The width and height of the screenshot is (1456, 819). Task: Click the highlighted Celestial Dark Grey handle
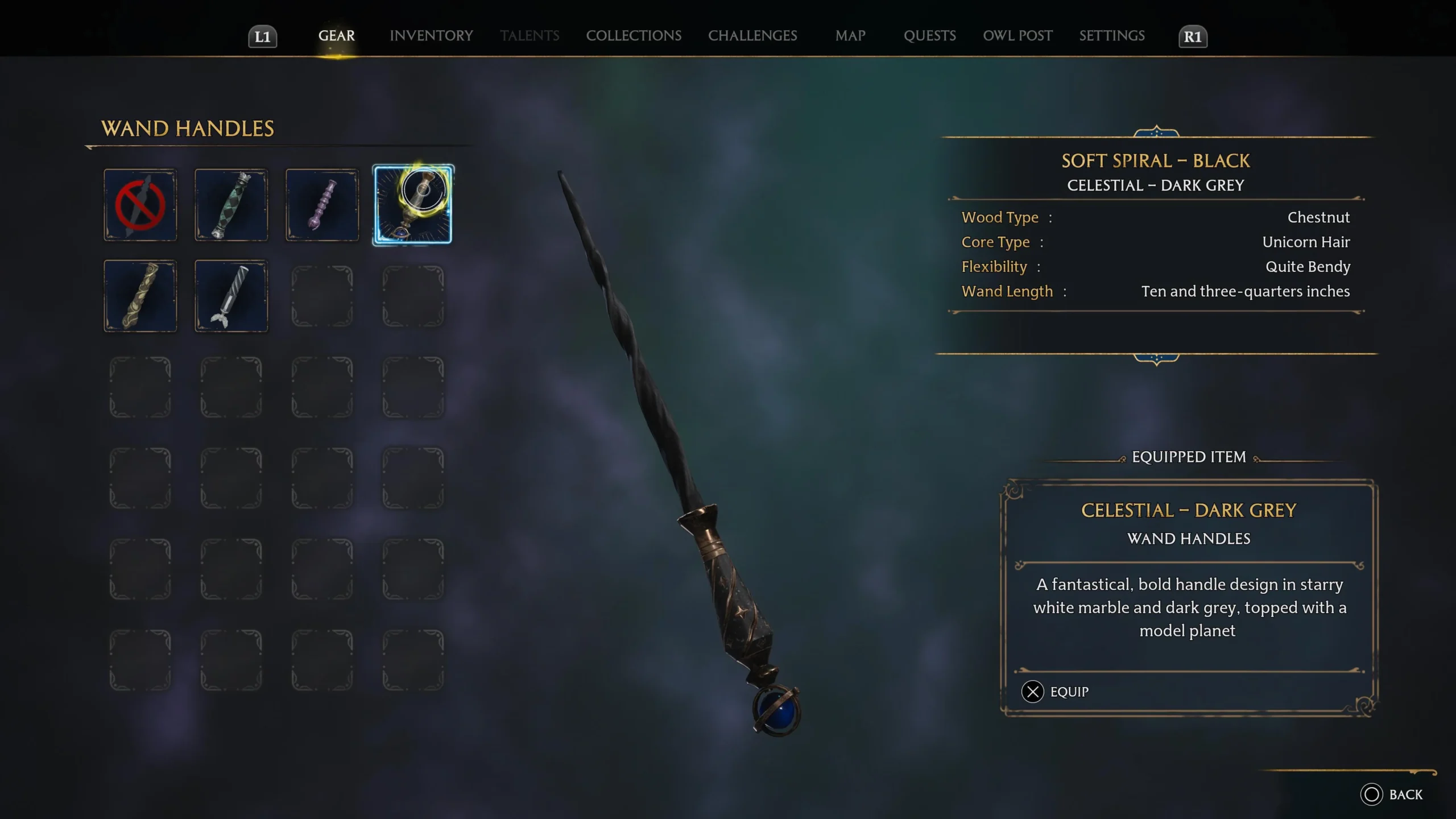coord(413,205)
